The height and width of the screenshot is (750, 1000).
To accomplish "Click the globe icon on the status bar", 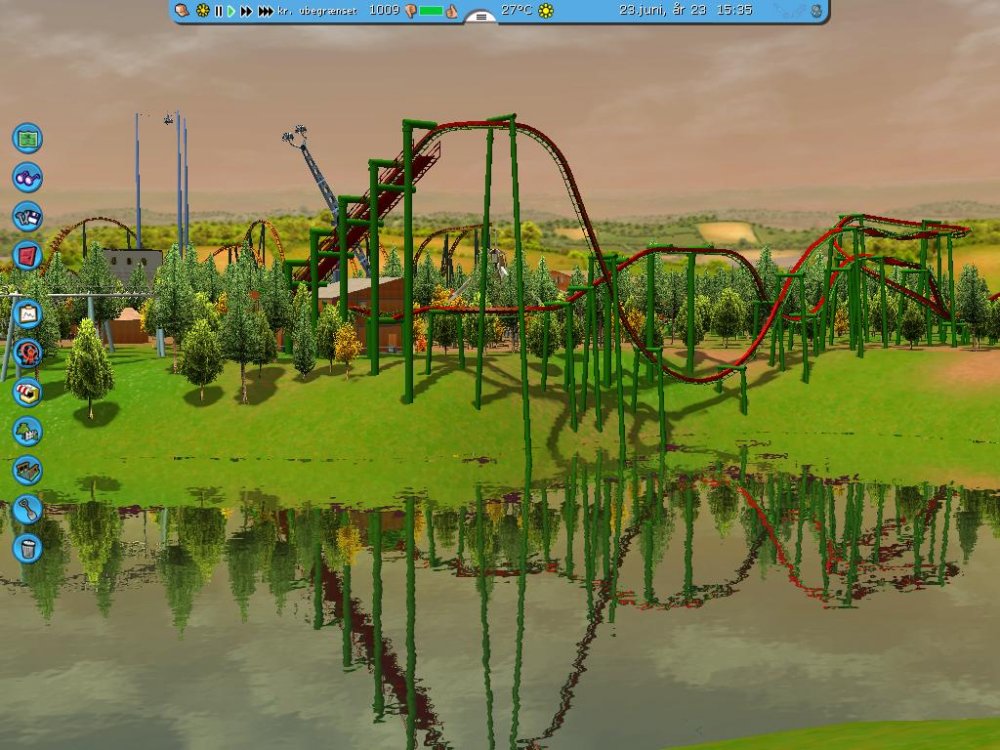I will 817,11.
